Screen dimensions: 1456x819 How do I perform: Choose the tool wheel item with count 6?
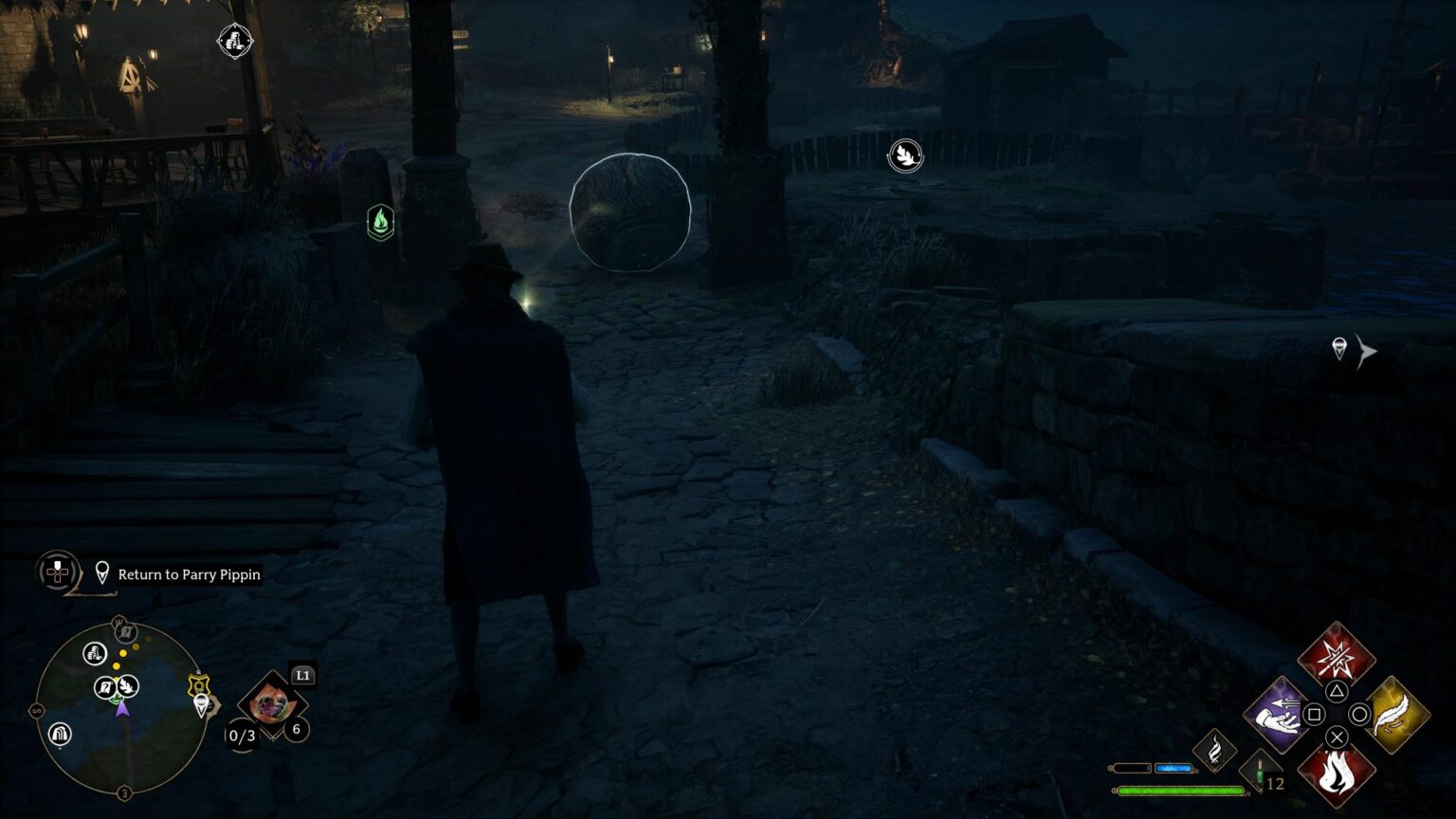tap(273, 706)
